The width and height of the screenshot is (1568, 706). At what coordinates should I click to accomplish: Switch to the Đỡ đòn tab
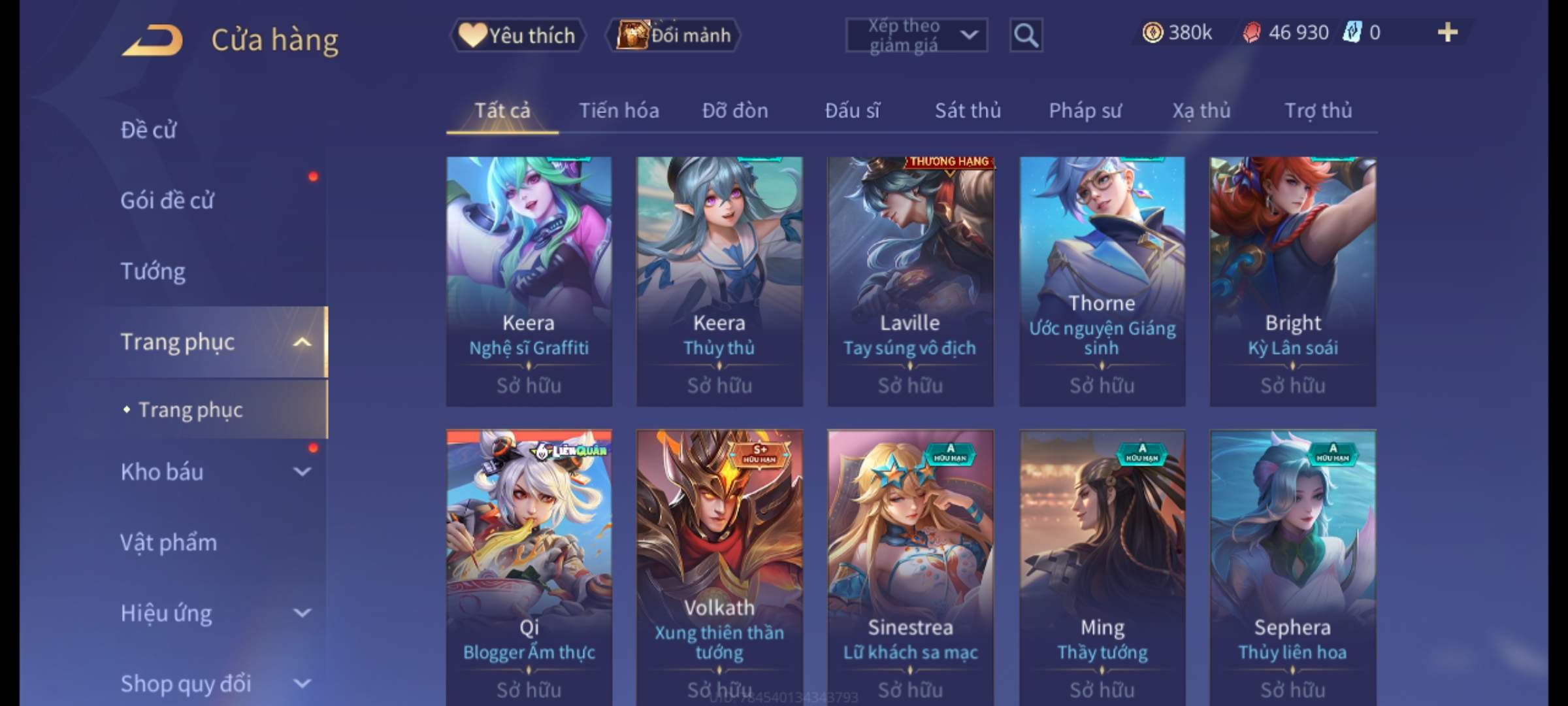735,110
